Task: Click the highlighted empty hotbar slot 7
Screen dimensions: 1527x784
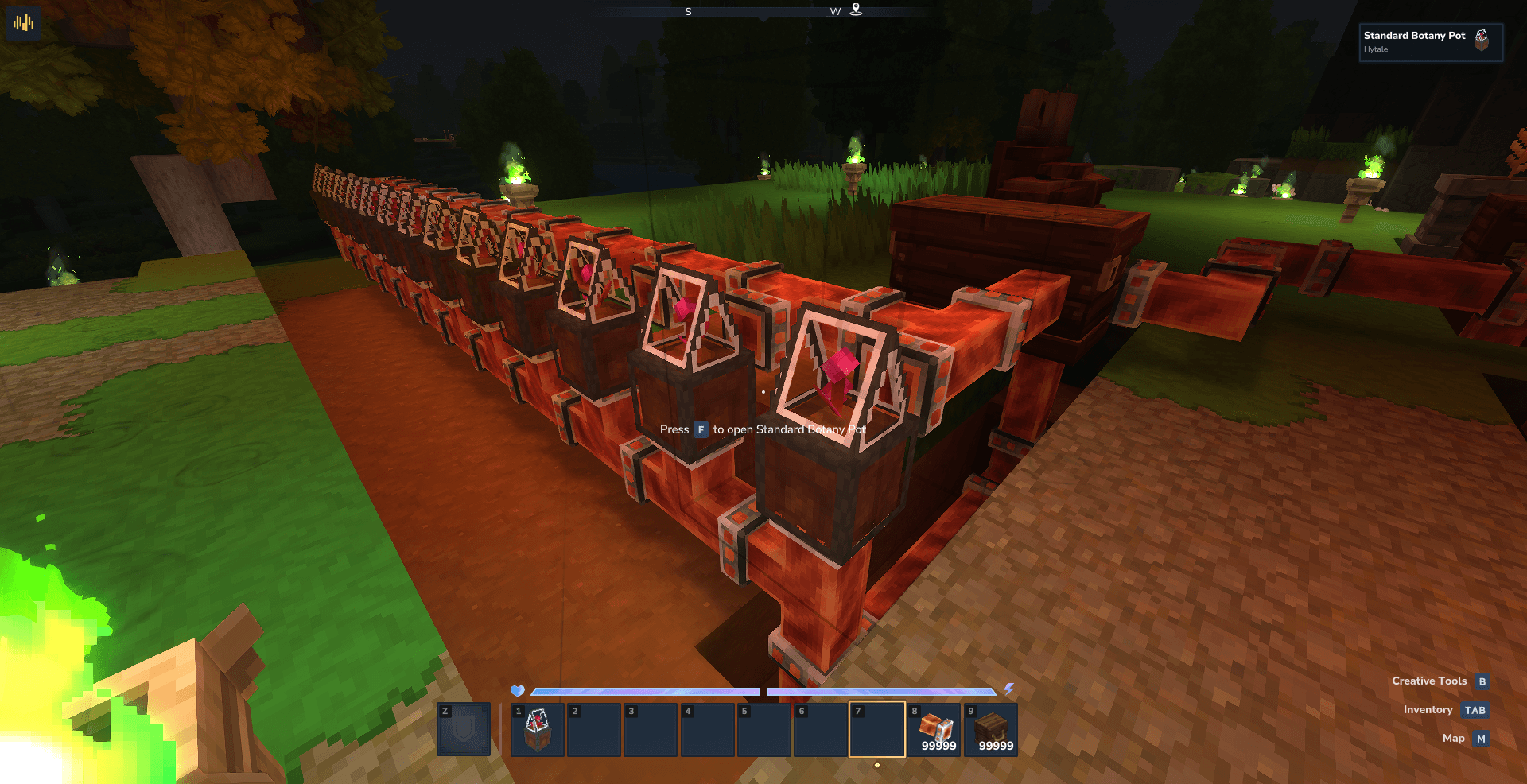Action: click(x=877, y=729)
